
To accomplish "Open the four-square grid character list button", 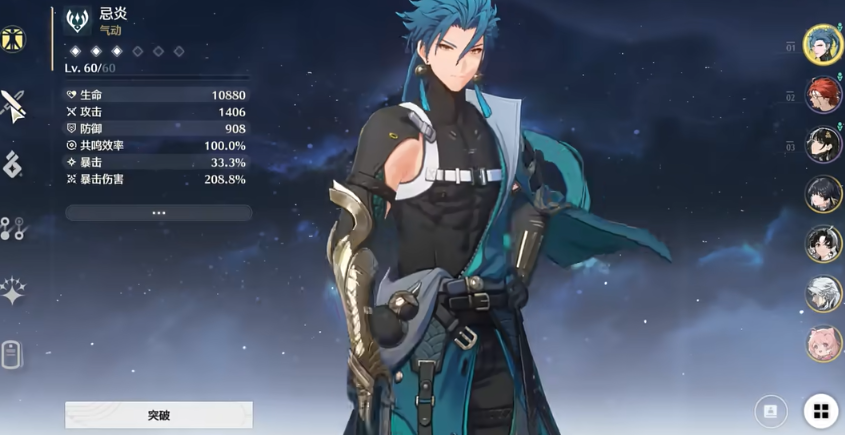I will tap(821, 411).
